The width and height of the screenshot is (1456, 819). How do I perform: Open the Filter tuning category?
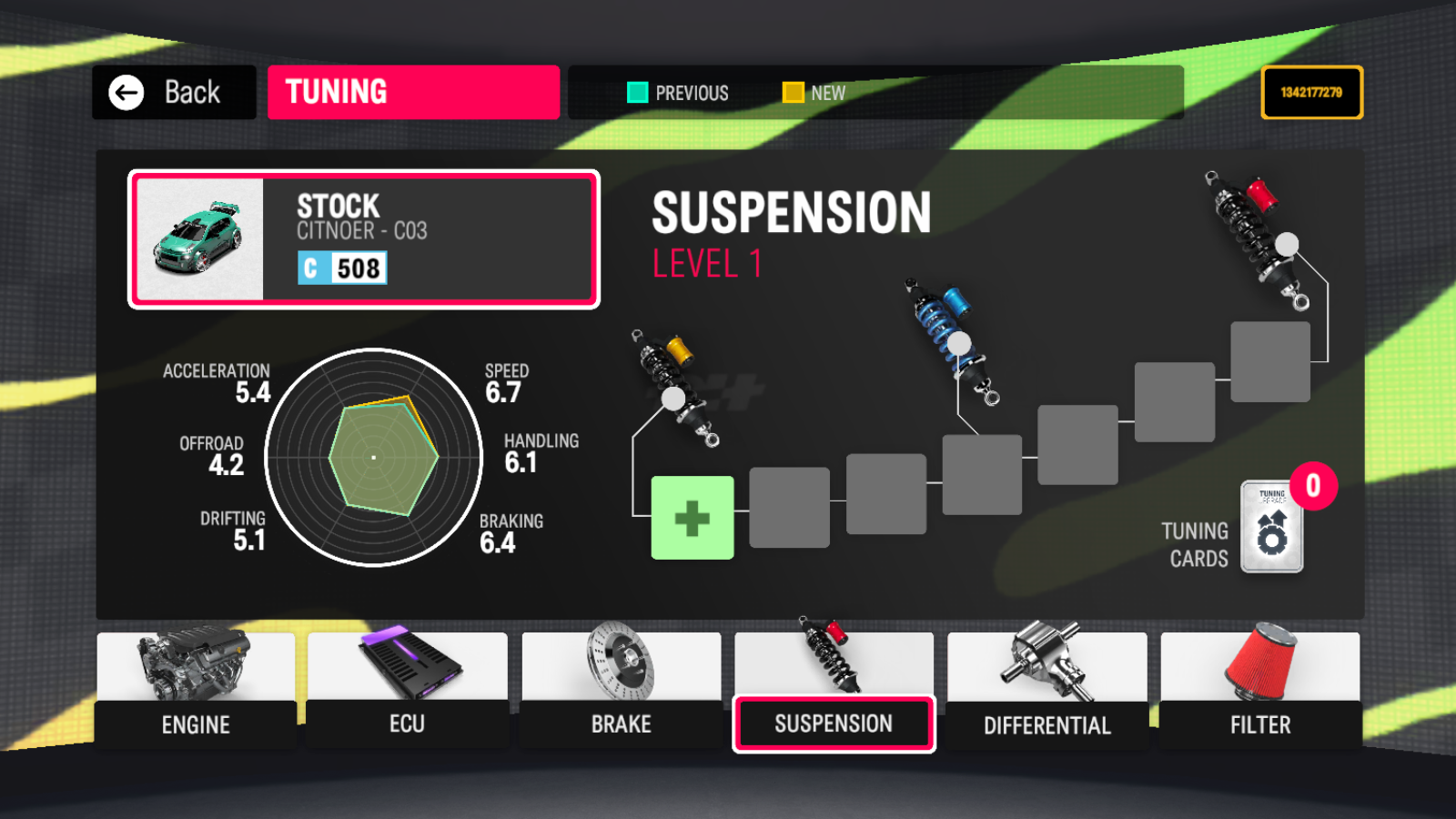click(x=1260, y=692)
